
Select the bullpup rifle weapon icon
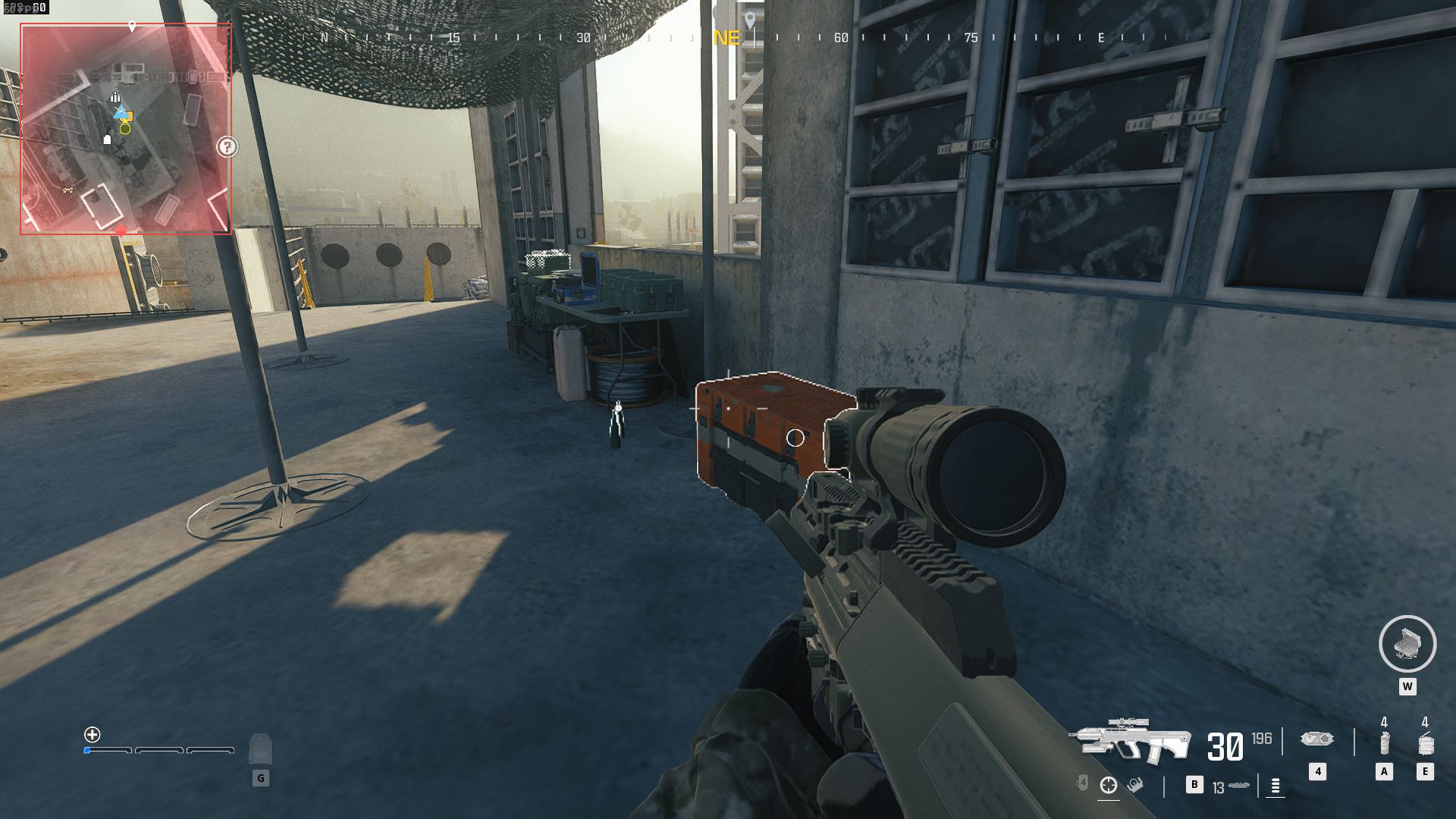point(1129,740)
